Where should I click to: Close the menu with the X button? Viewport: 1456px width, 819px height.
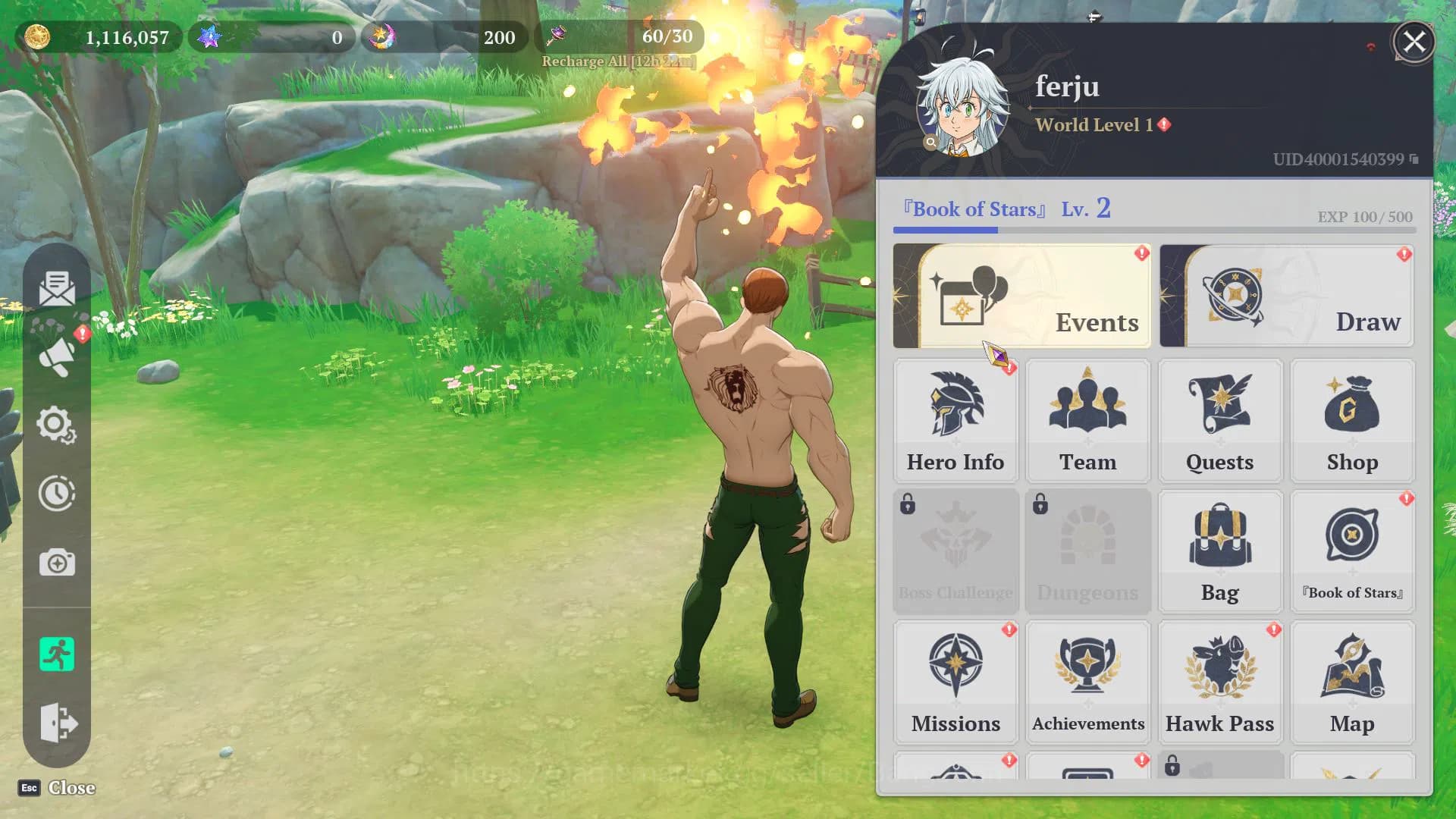tap(1414, 42)
